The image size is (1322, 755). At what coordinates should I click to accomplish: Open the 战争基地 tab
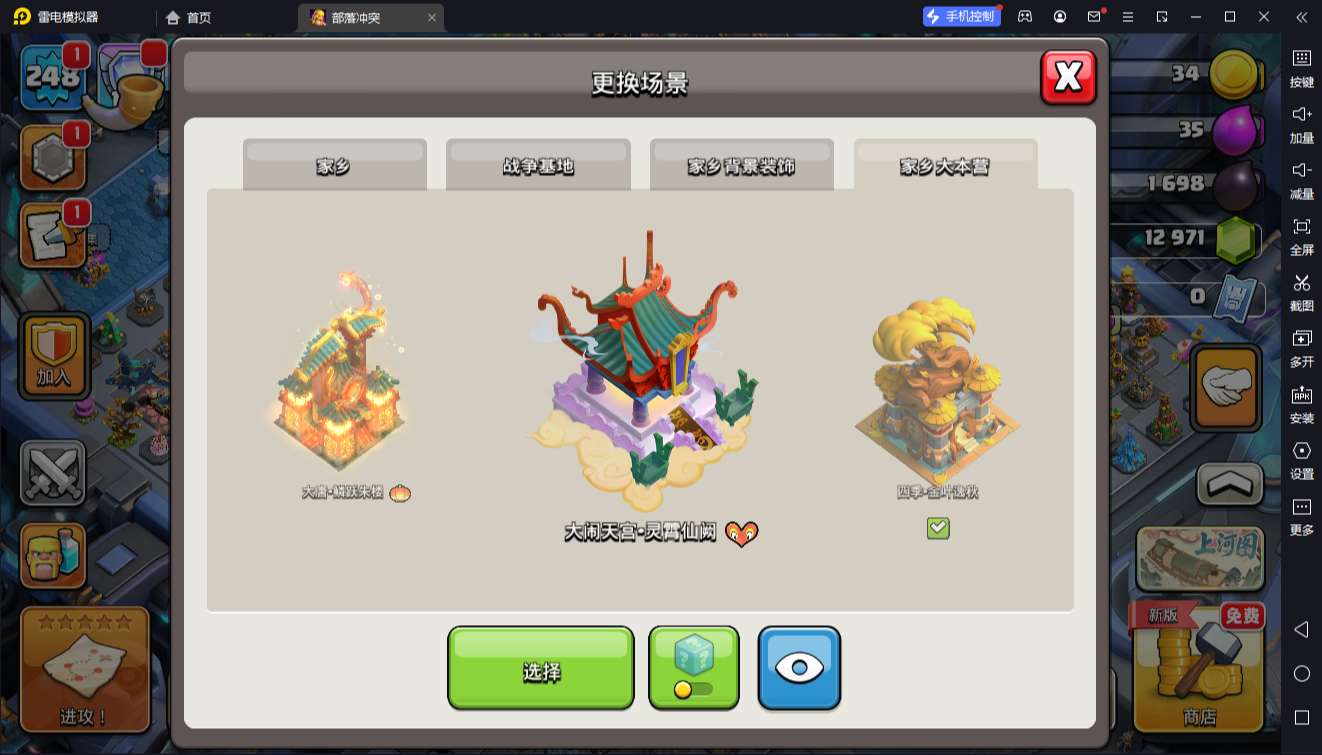[x=538, y=165]
